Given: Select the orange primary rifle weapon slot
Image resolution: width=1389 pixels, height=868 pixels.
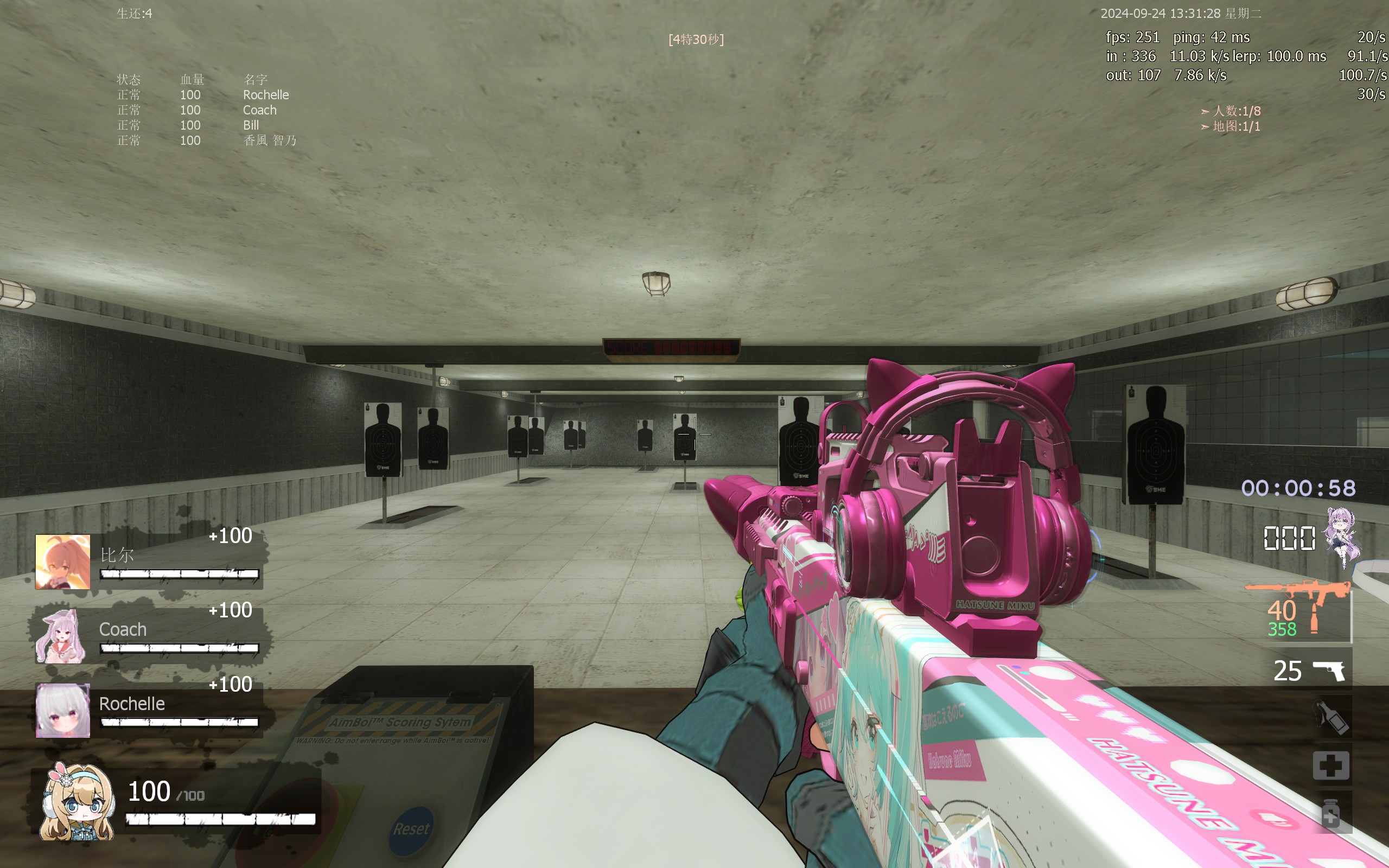Looking at the screenshot, I should coord(1298,610).
